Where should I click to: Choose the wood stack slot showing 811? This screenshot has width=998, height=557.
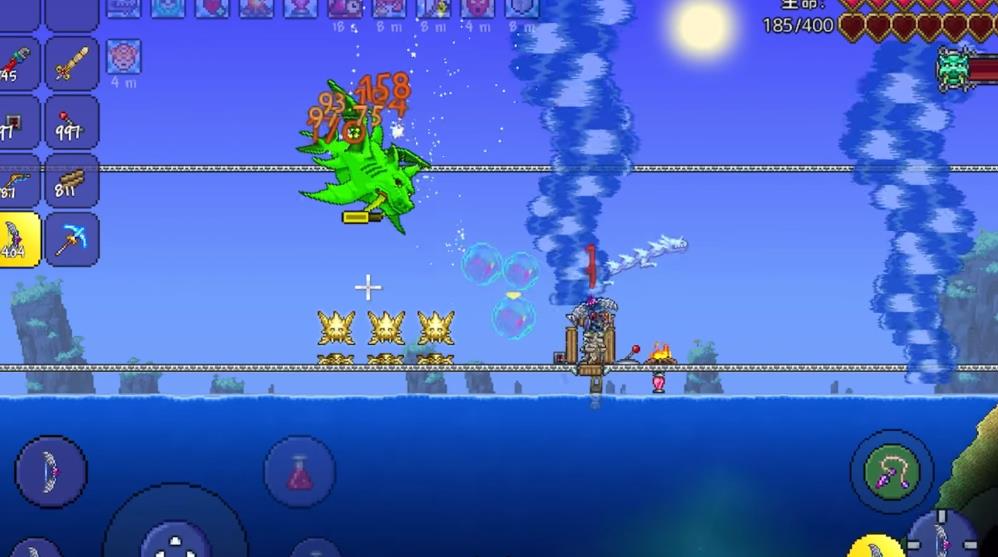point(72,181)
